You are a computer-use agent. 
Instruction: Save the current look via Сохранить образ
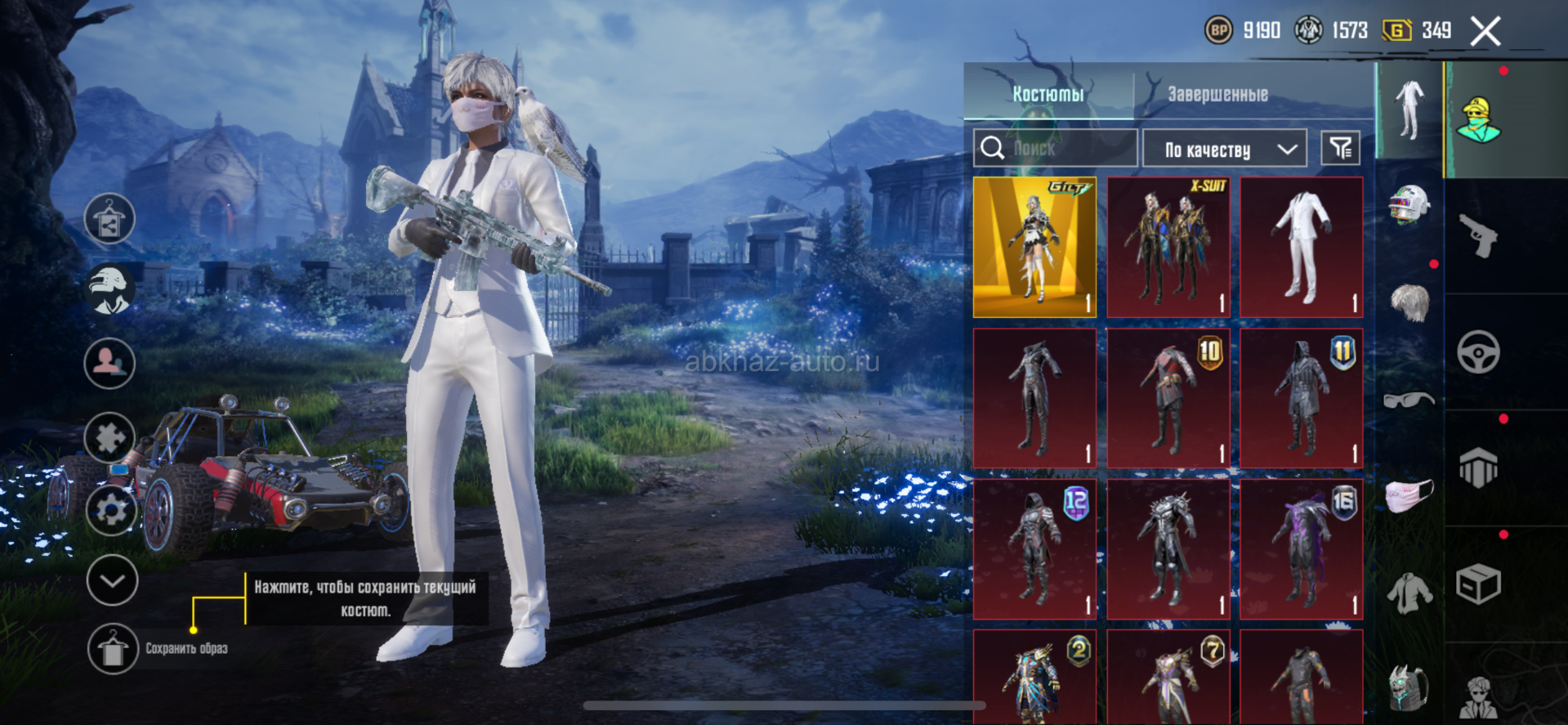(x=113, y=649)
